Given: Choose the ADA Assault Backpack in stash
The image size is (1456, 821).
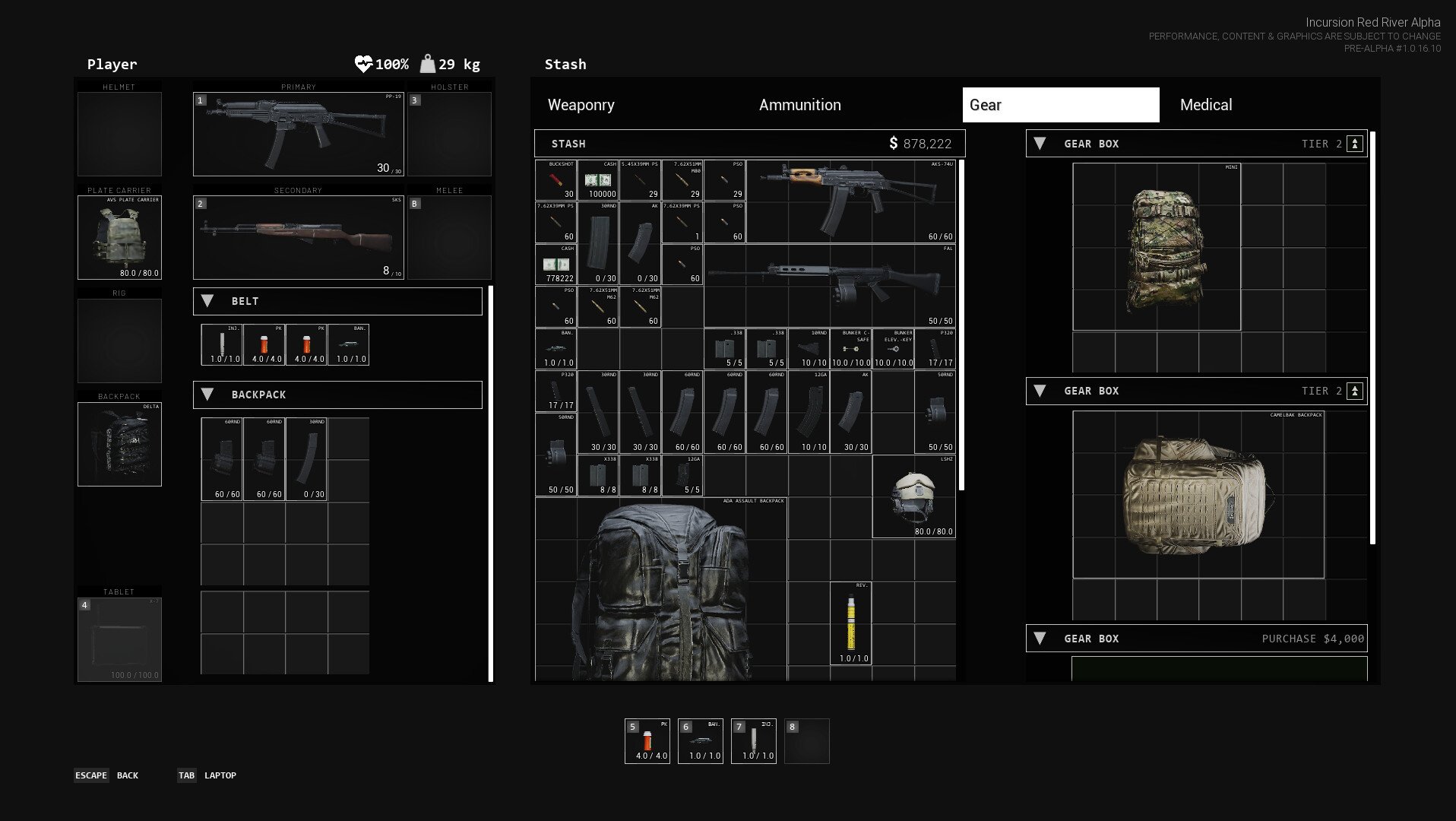Looking at the screenshot, I should tap(660, 589).
